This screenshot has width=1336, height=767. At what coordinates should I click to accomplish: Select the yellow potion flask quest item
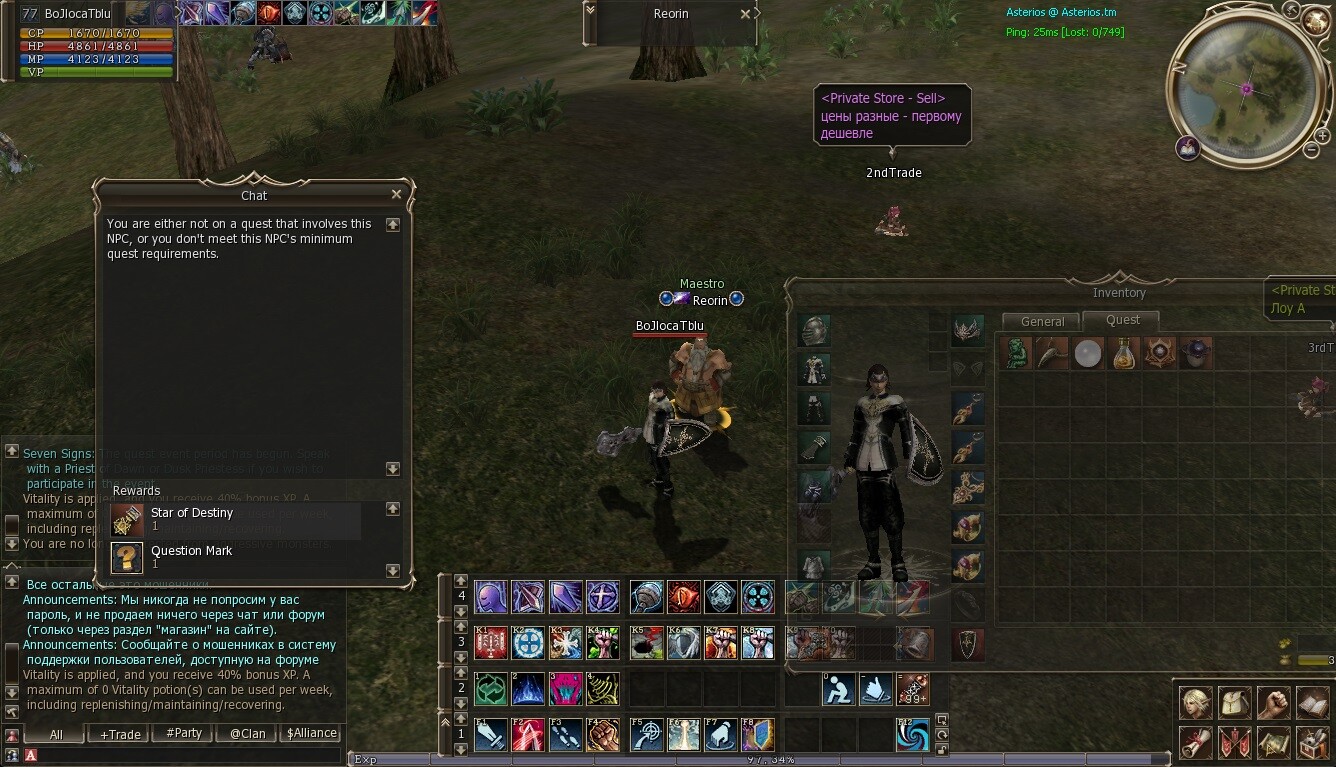tap(1124, 353)
